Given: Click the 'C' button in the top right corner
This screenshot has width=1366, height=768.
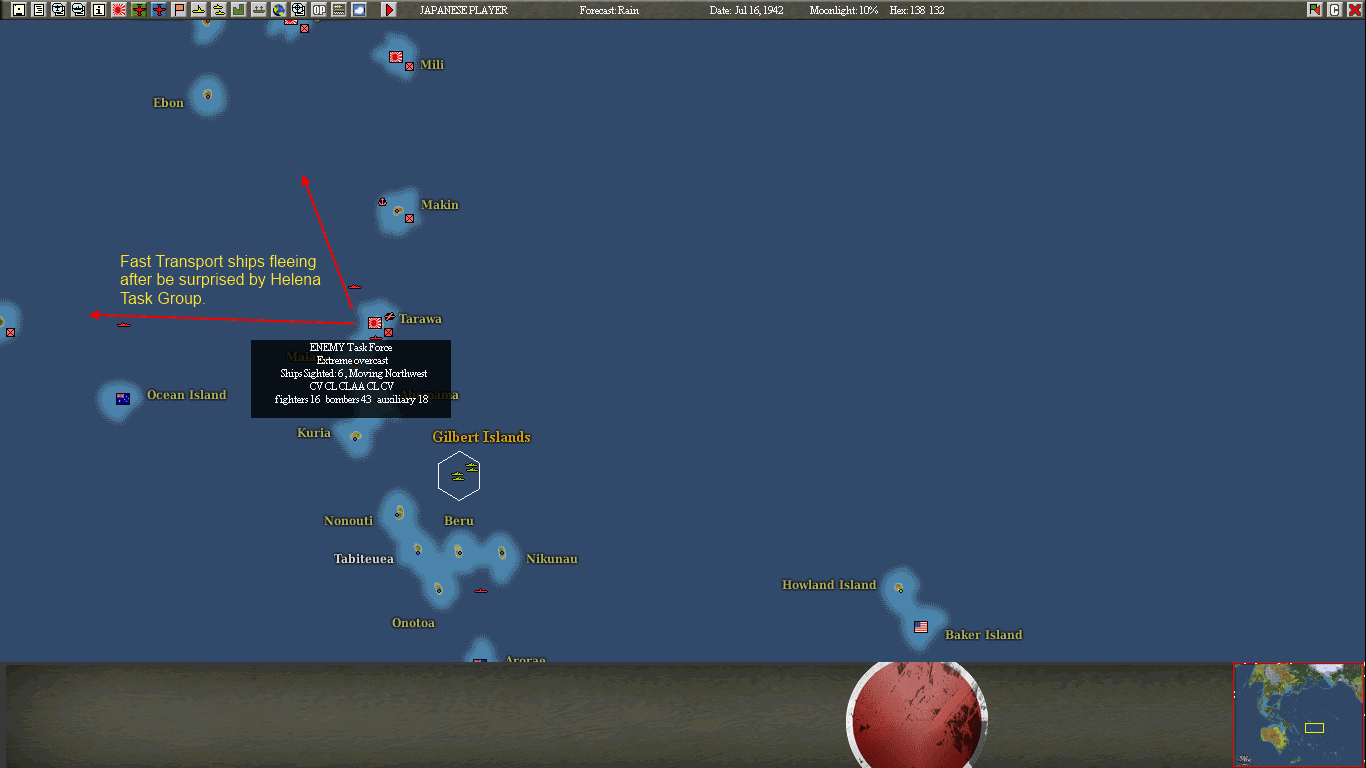Looking at the screenshot, I should click(x=1334, y=9).
